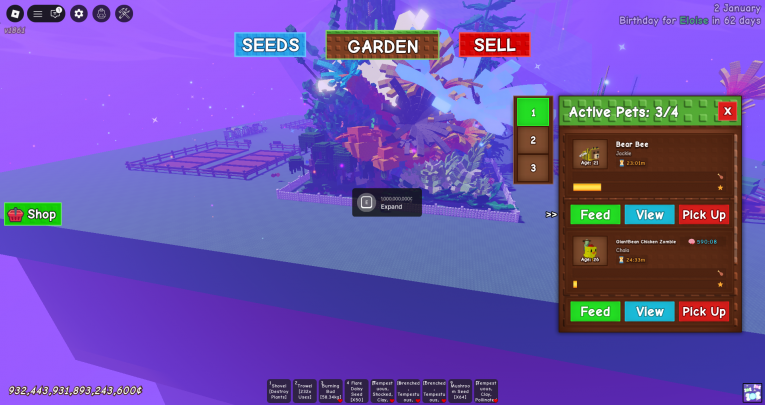
Task: Pick Up the Bear Bee pet
Action: [704, 214]
